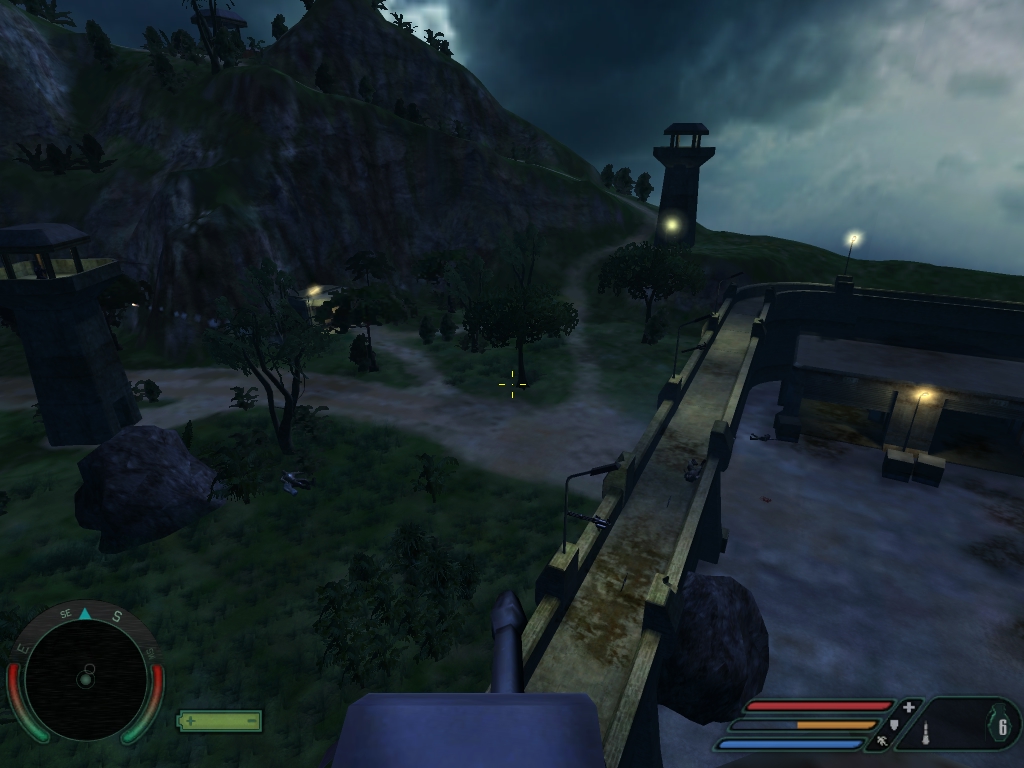This screenshot has width=1024, height=768.
Task: Click the shield armor icon
Action: (894, 724)
